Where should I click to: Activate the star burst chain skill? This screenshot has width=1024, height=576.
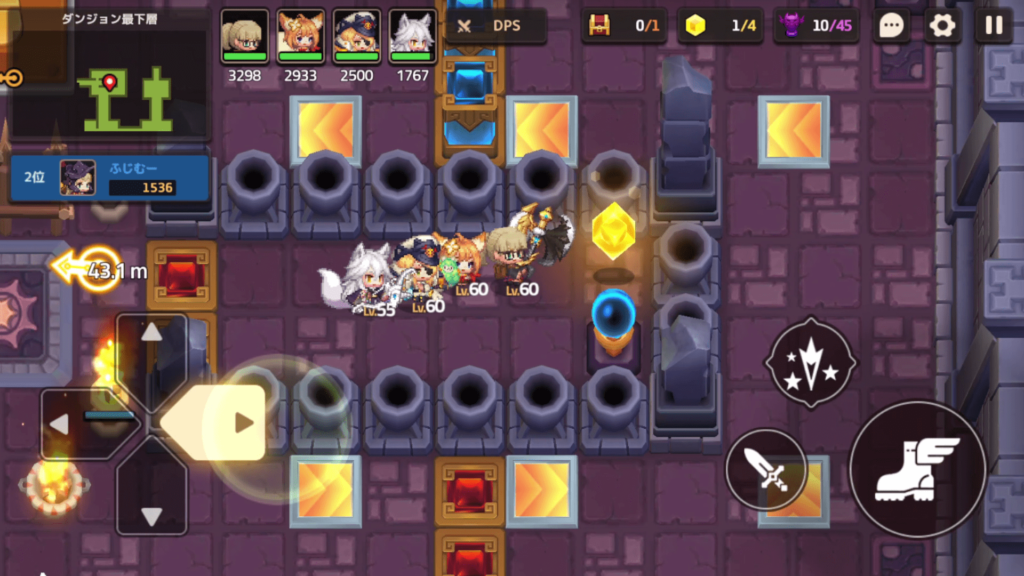(x=810, y=361)
